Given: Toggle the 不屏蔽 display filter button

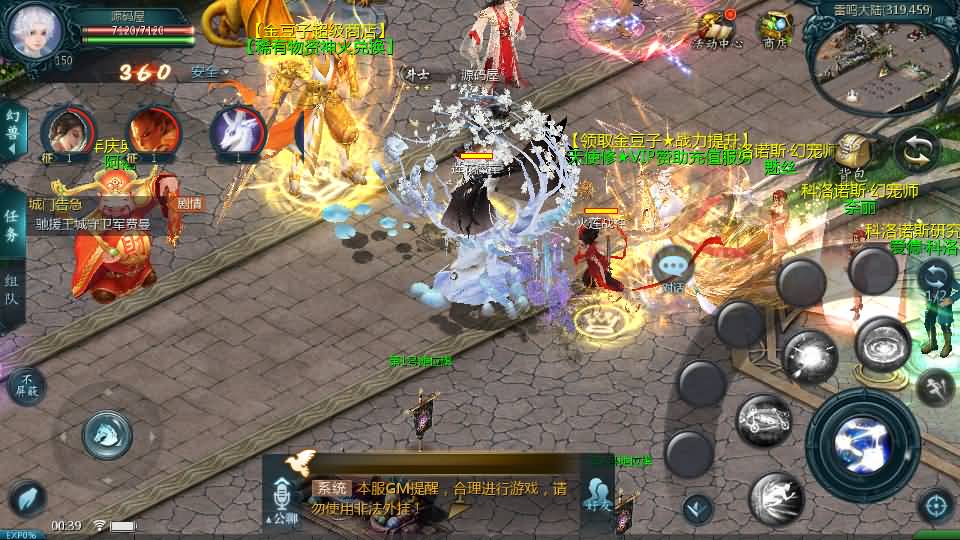Looking at the screenshot, I should [x=27, y=385].
